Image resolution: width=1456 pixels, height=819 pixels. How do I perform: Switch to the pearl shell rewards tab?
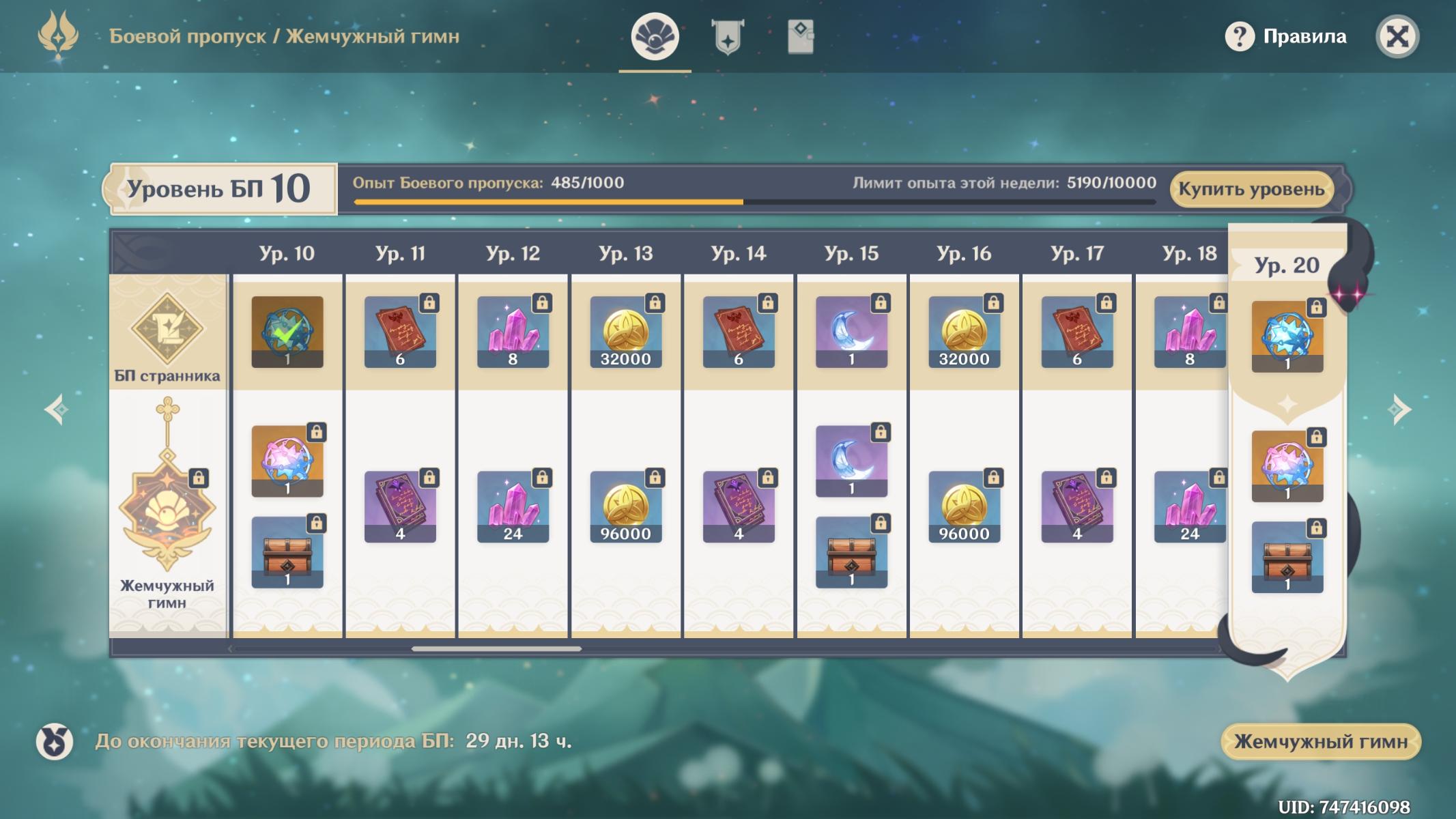coord(655,36)
